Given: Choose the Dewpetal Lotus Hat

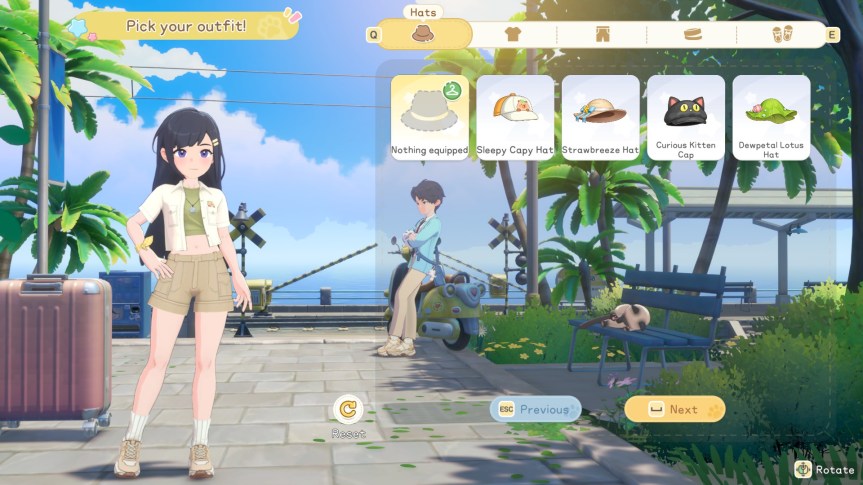Looking at the screenshot, I should coord(771,116).
